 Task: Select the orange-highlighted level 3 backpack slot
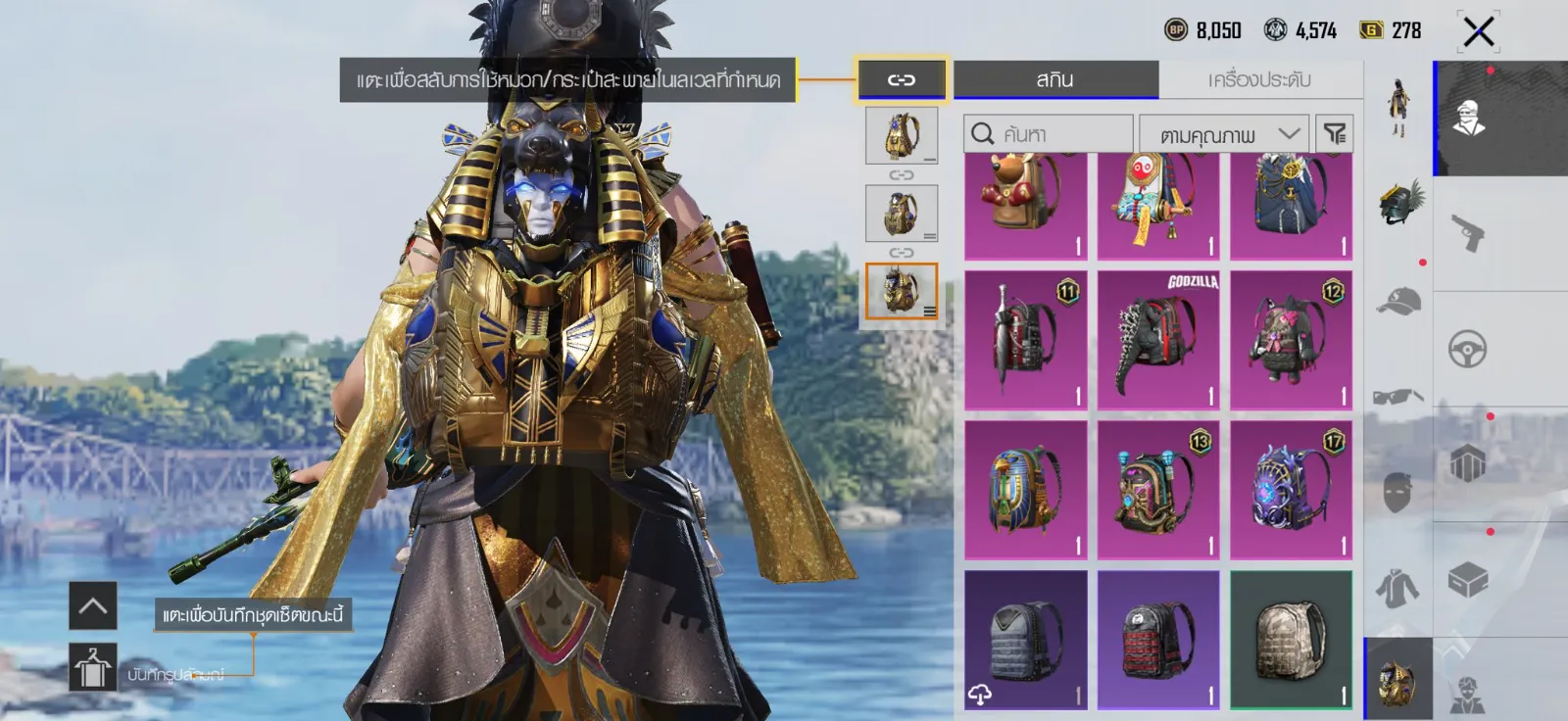pos(901,291)
